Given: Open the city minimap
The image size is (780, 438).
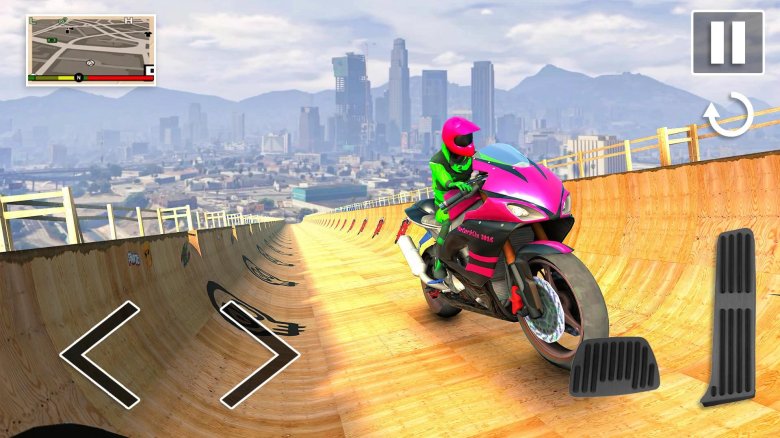Looking at the screenshot, I should [90, 49].
